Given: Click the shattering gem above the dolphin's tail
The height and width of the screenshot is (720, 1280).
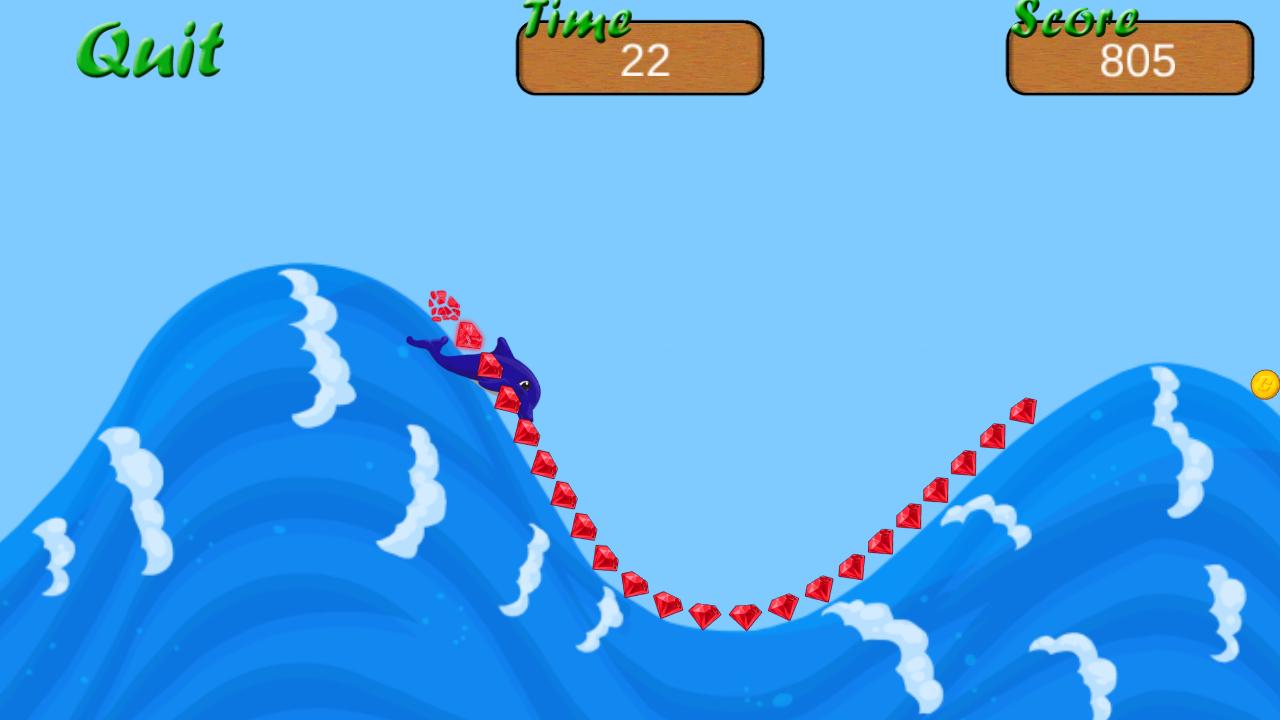Looking at the screenshot, I should point(443,305).
